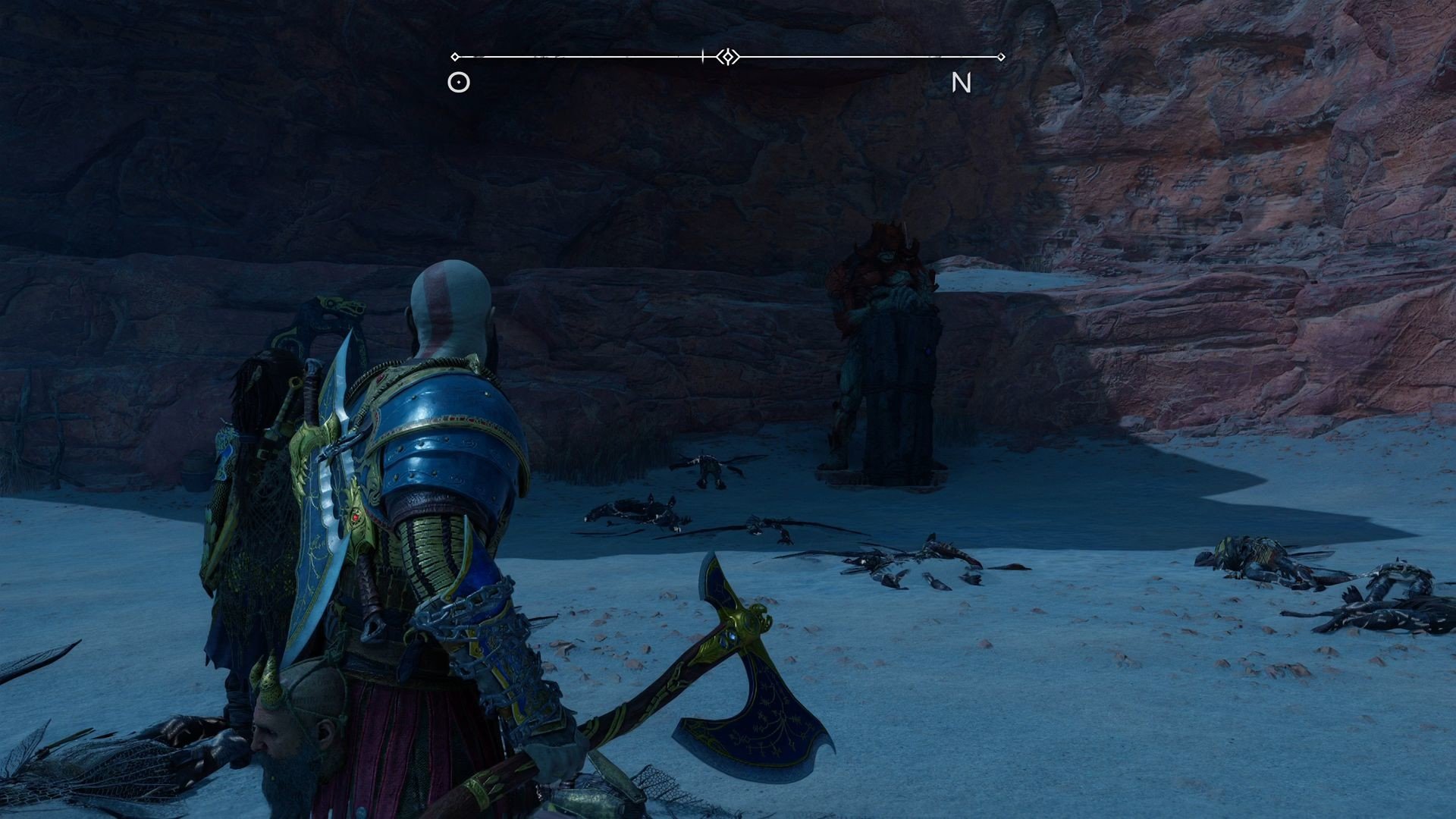
Task: Click the left diamond endpoint of the compass bar
Action: [x=456, y=55]
